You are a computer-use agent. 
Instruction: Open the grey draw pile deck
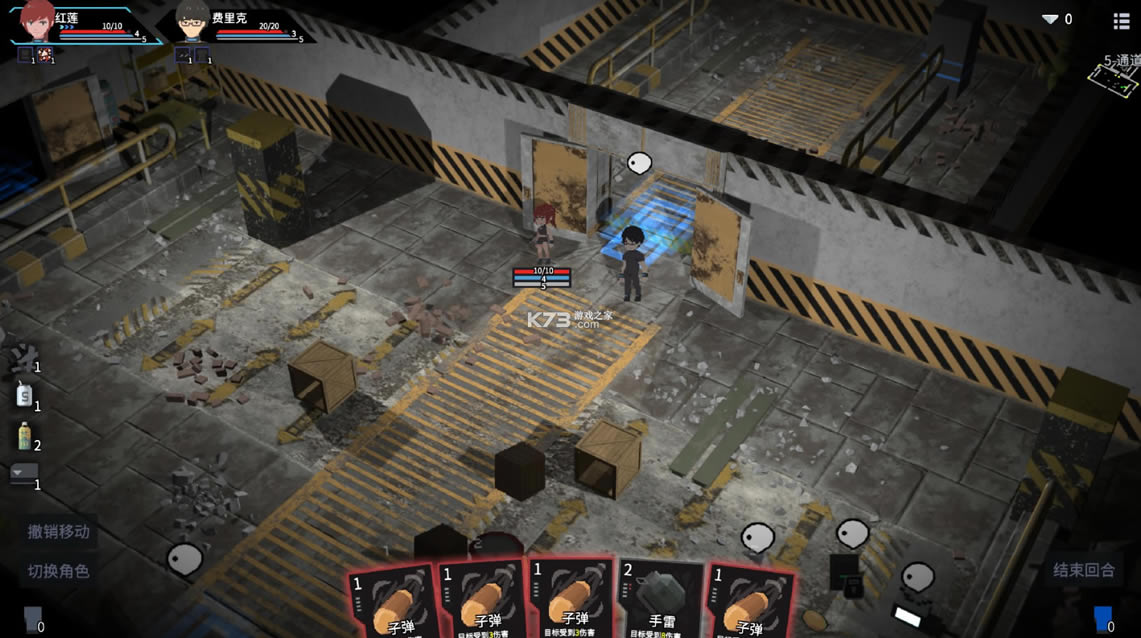[31, 617]
